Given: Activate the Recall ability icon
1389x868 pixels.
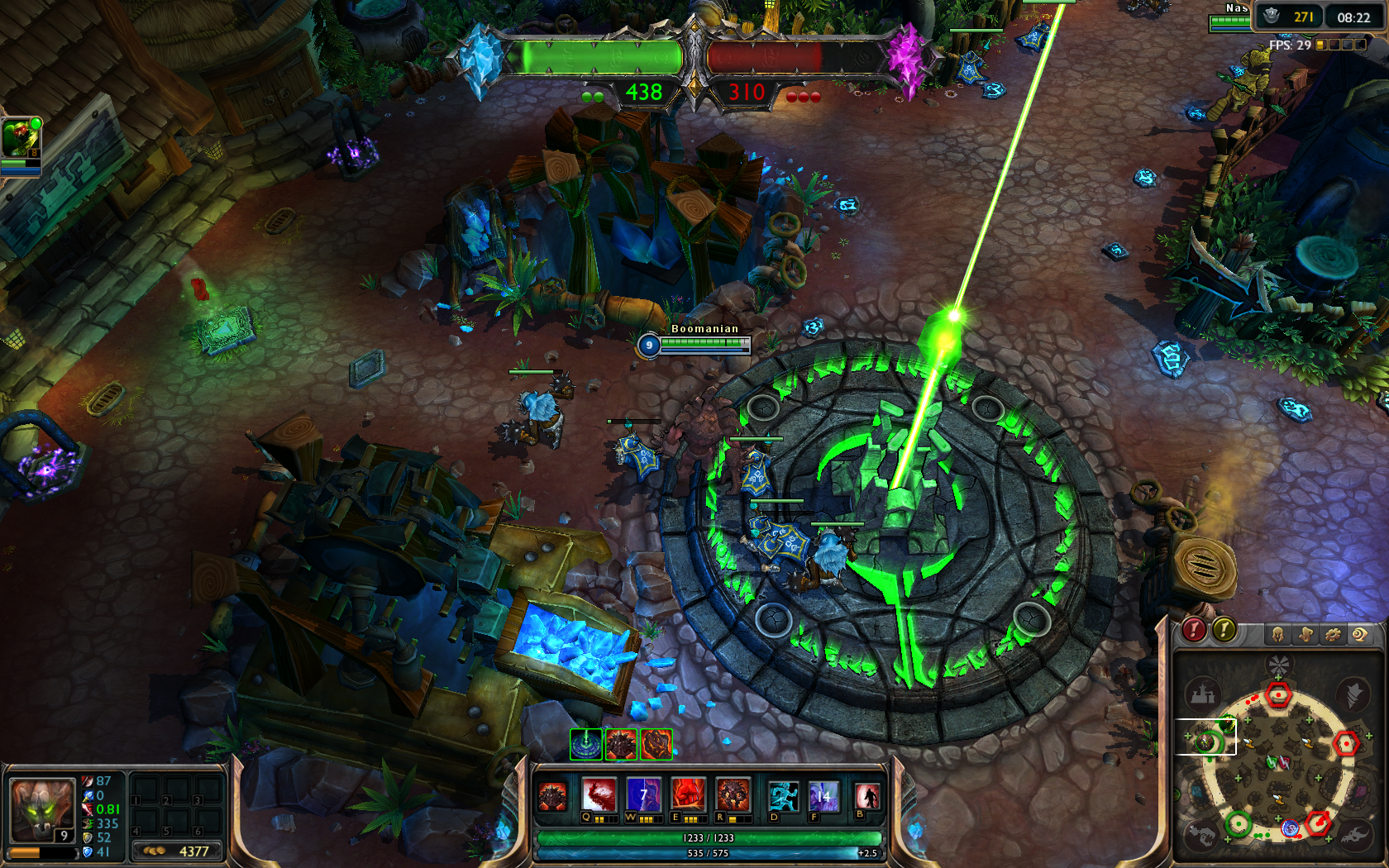Looking at the screenshot, I should pos(866,796).
